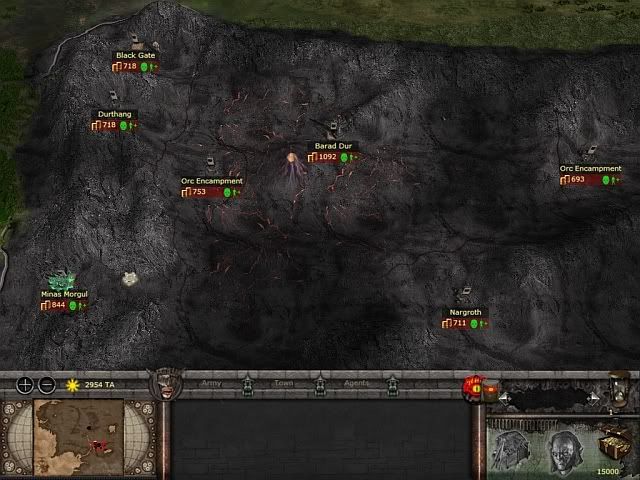Image resolution: width=640 pixels, height=480 pixels.
Task: Click the campaign minimap
Action: (x=79, y=437)
